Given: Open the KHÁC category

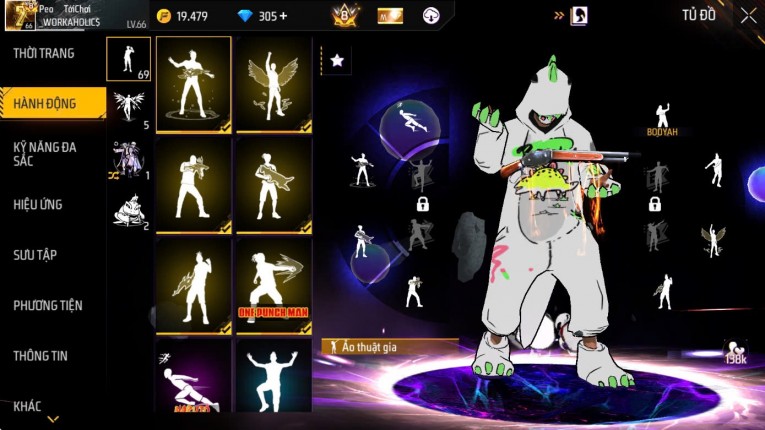Looking at the screenshot, I should tap(27, 405).
